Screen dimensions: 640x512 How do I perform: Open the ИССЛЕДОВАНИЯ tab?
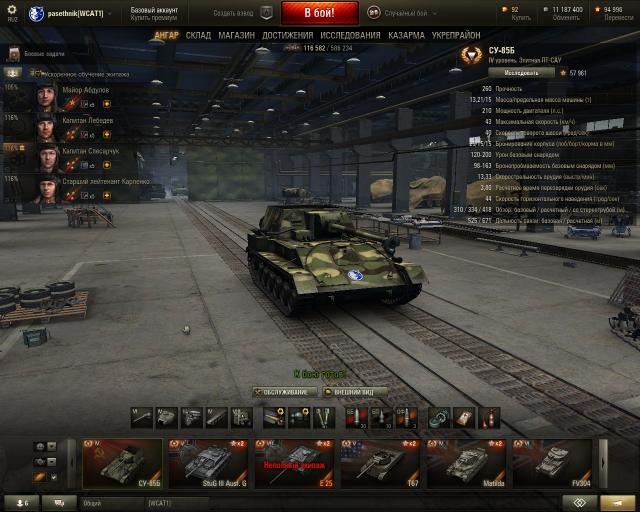350,35
